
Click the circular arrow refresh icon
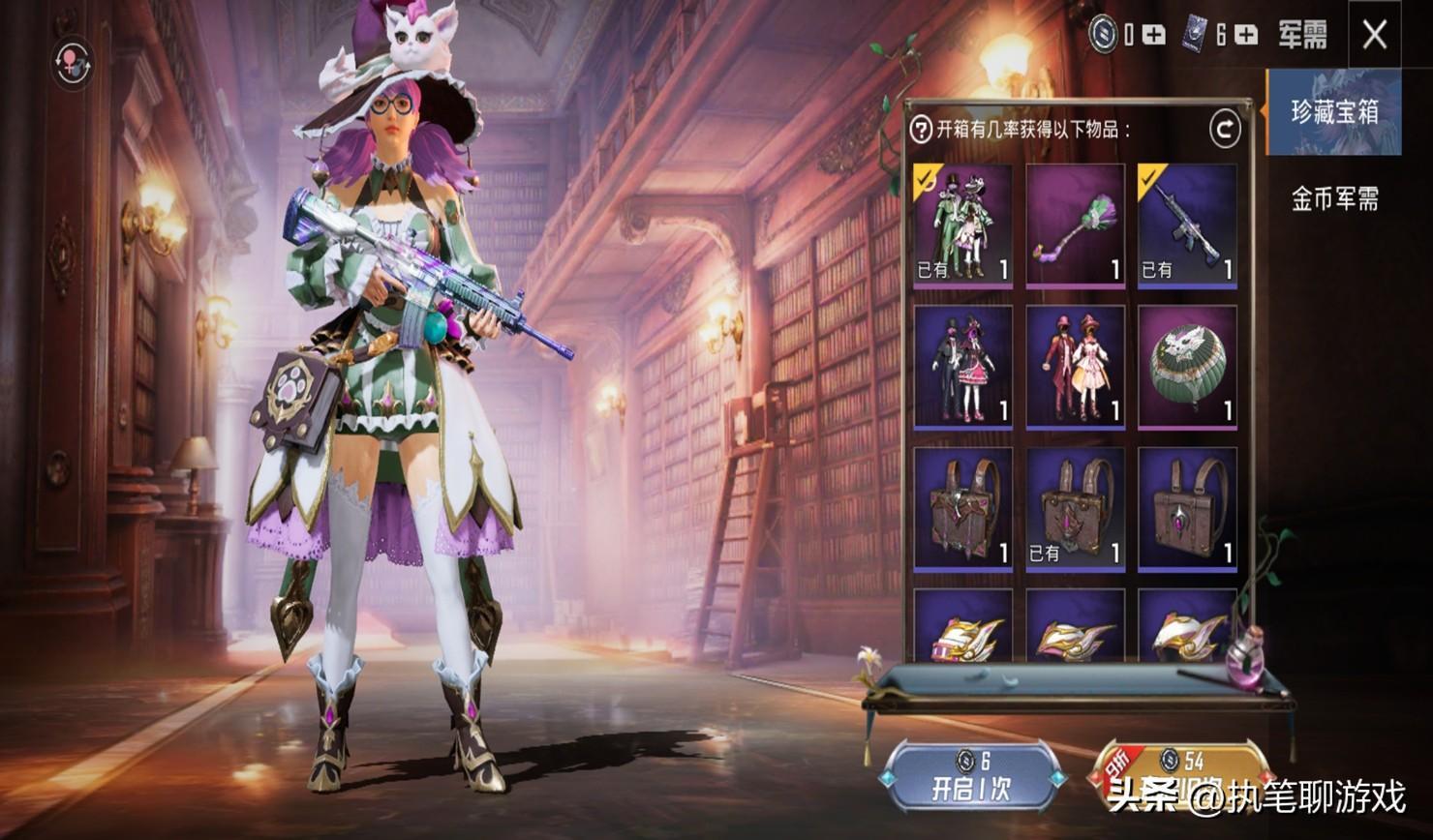coord(1225,129)
